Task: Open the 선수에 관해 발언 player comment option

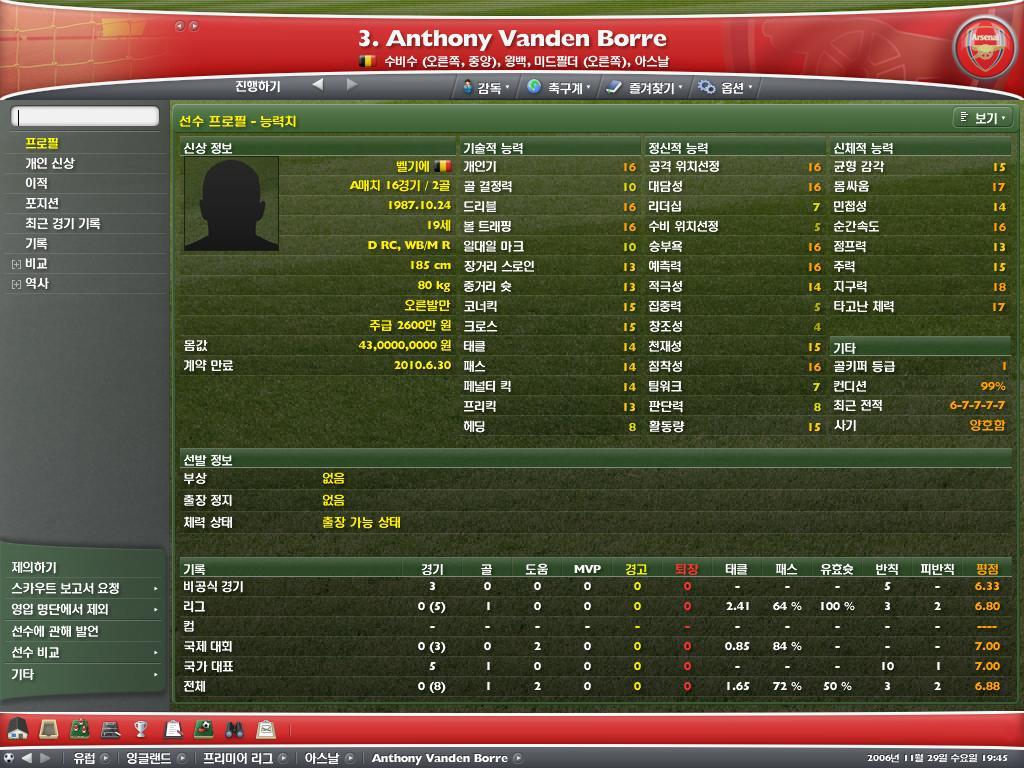Action: (55, 631)
